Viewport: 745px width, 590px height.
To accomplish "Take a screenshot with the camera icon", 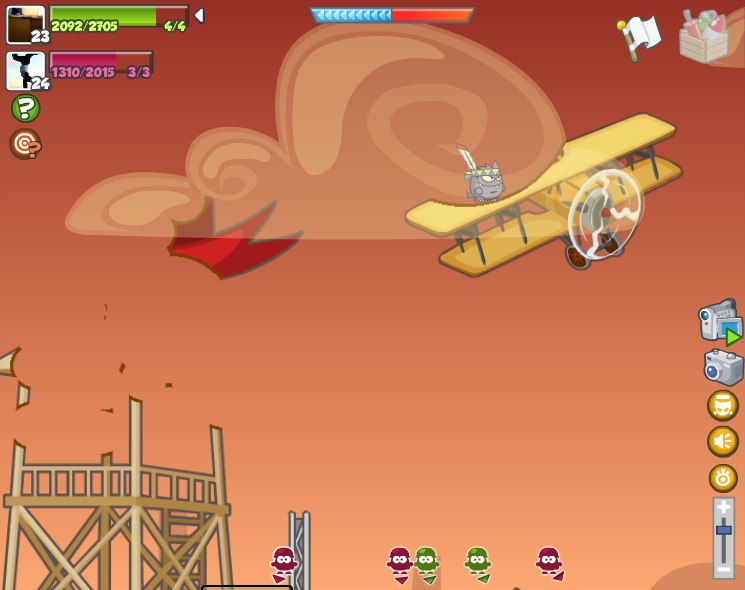I will [723, 366].
